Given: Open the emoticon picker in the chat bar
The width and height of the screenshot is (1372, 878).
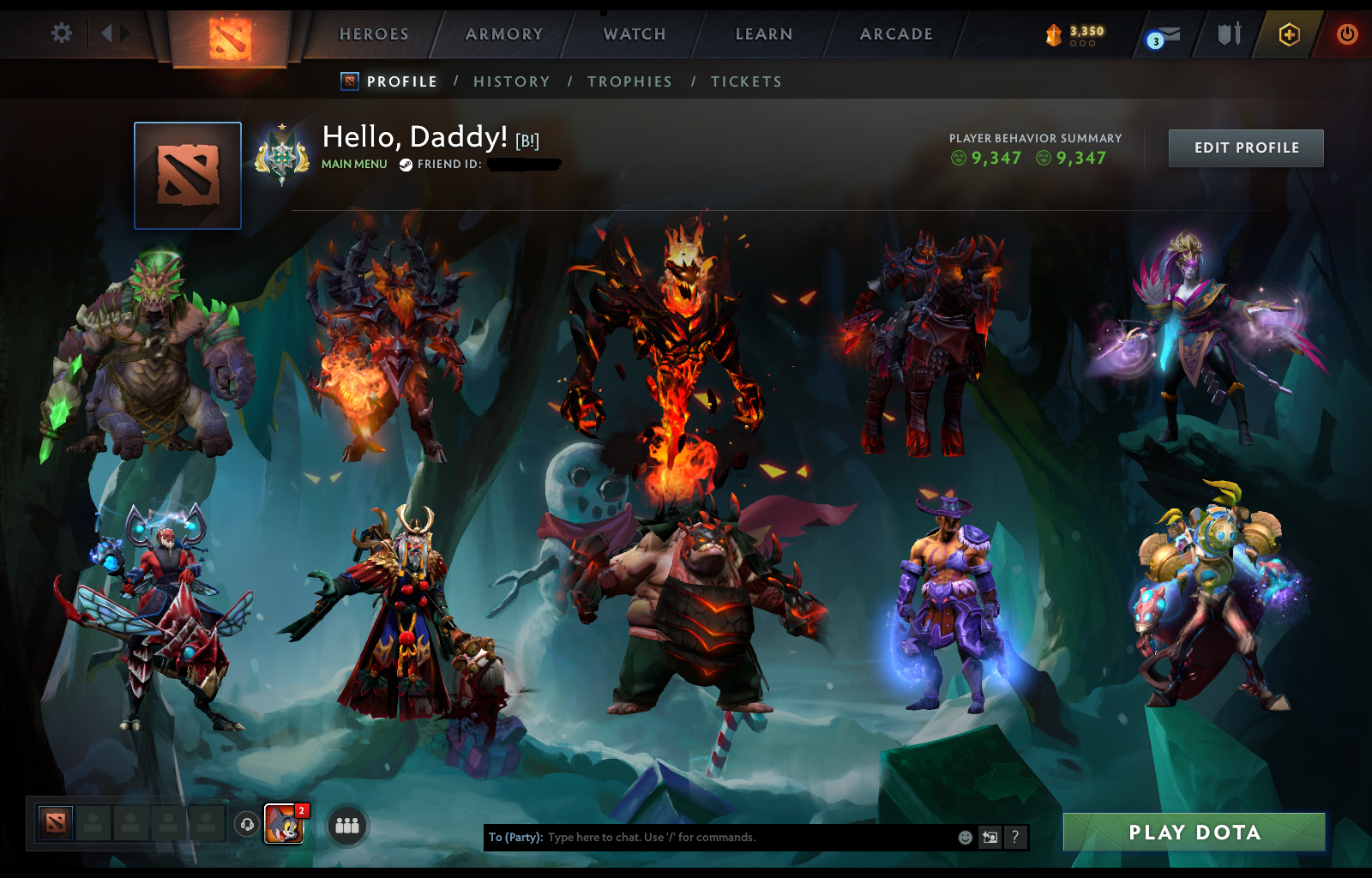Looking at the screenshot, I should [x=964, y=839].
